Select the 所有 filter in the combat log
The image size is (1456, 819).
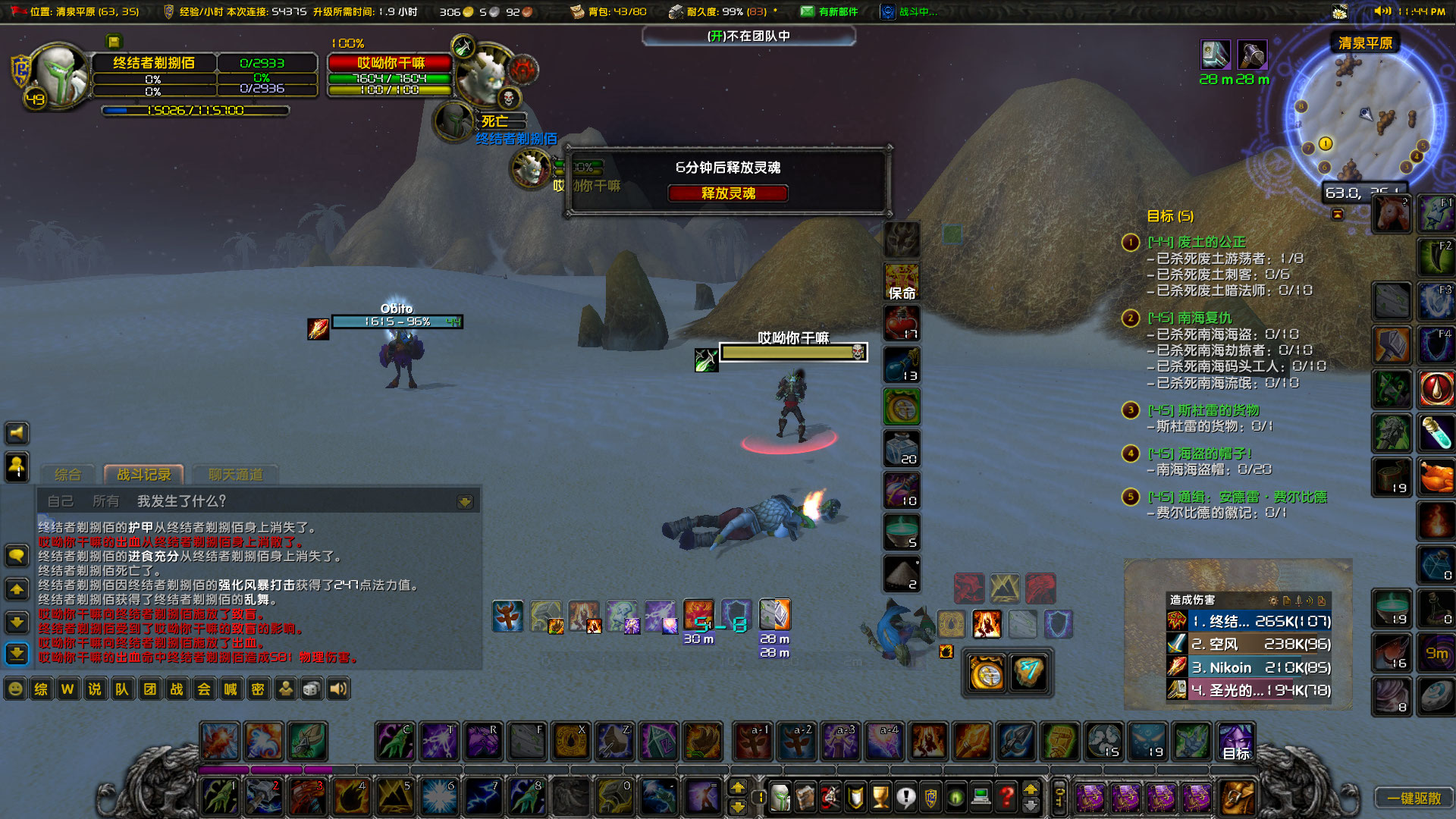tap(106, 501)
